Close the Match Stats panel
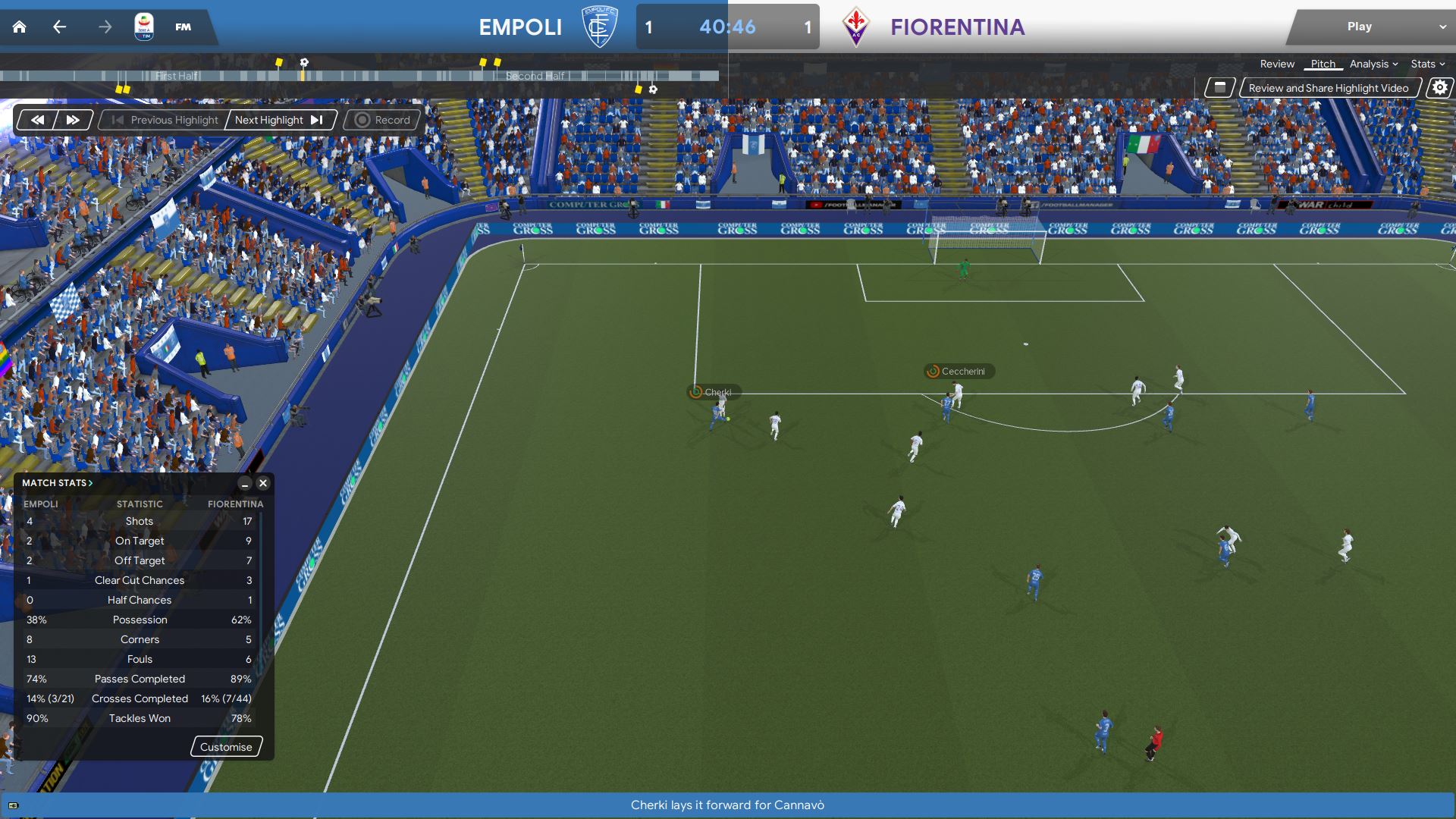Screen dimensions: 1456x819 coord(263,483)
